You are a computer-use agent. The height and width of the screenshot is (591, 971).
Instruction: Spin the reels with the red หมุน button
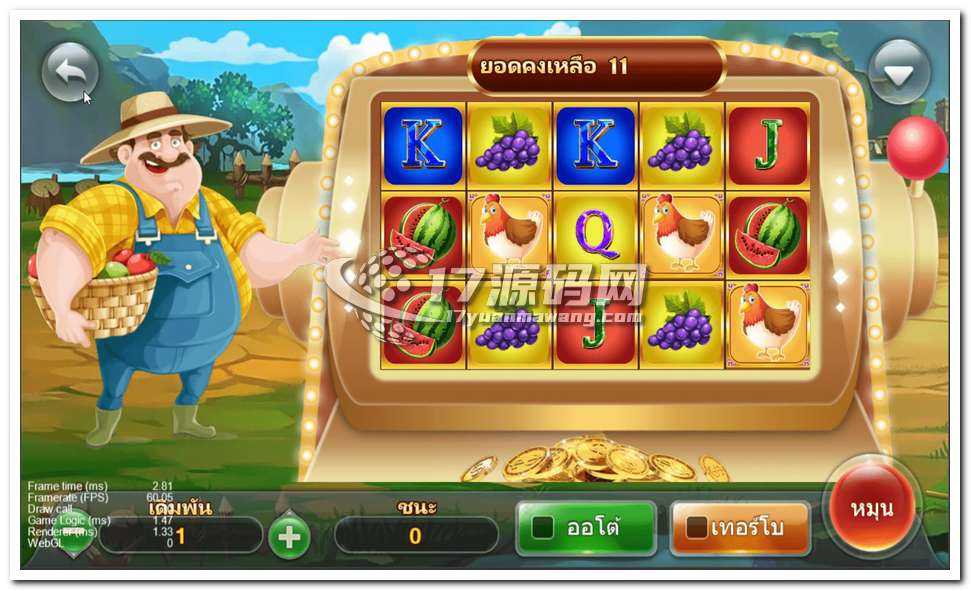[x=872, y=508]
